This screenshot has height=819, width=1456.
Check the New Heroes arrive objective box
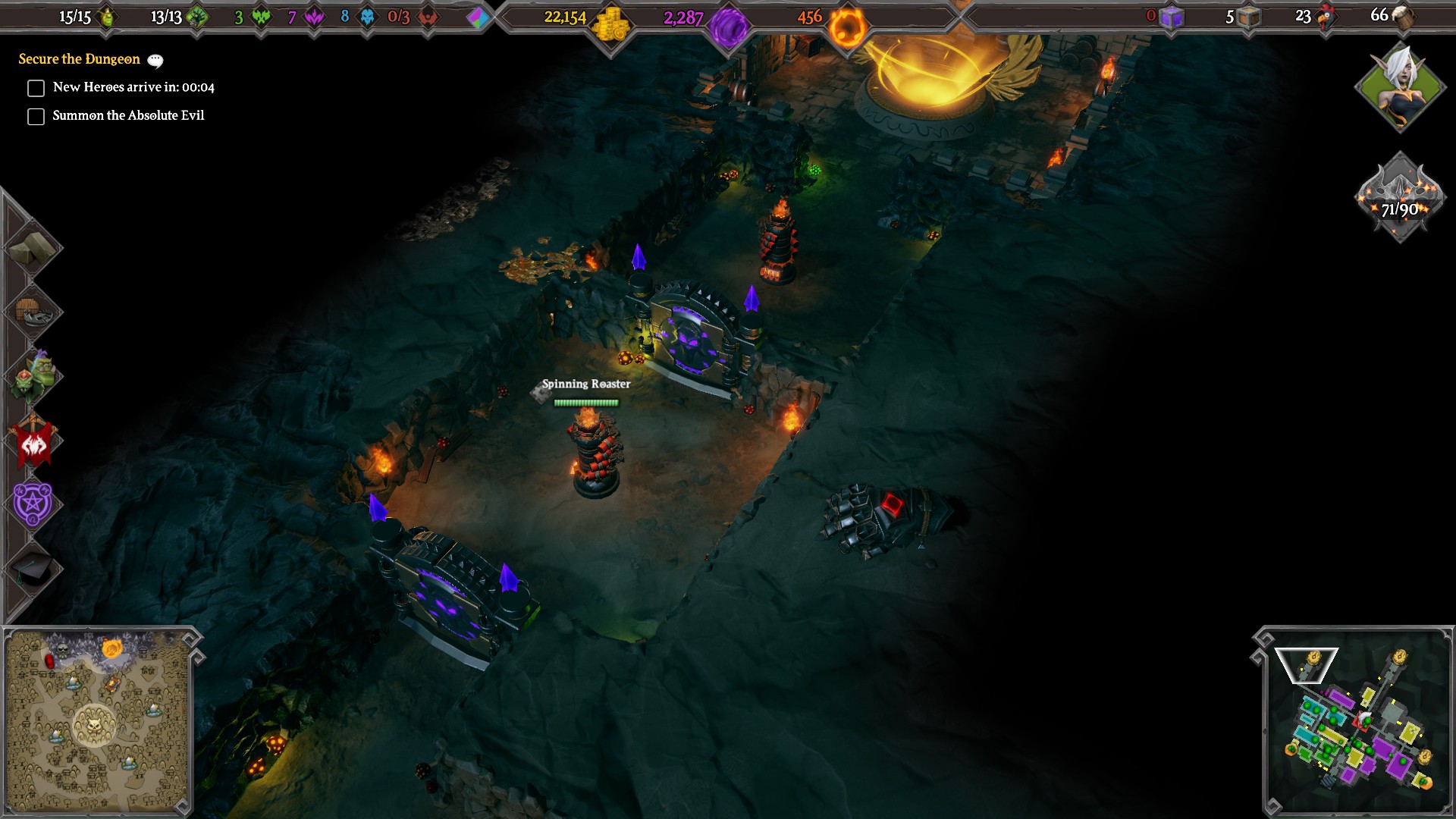click(x=36, y=88)
